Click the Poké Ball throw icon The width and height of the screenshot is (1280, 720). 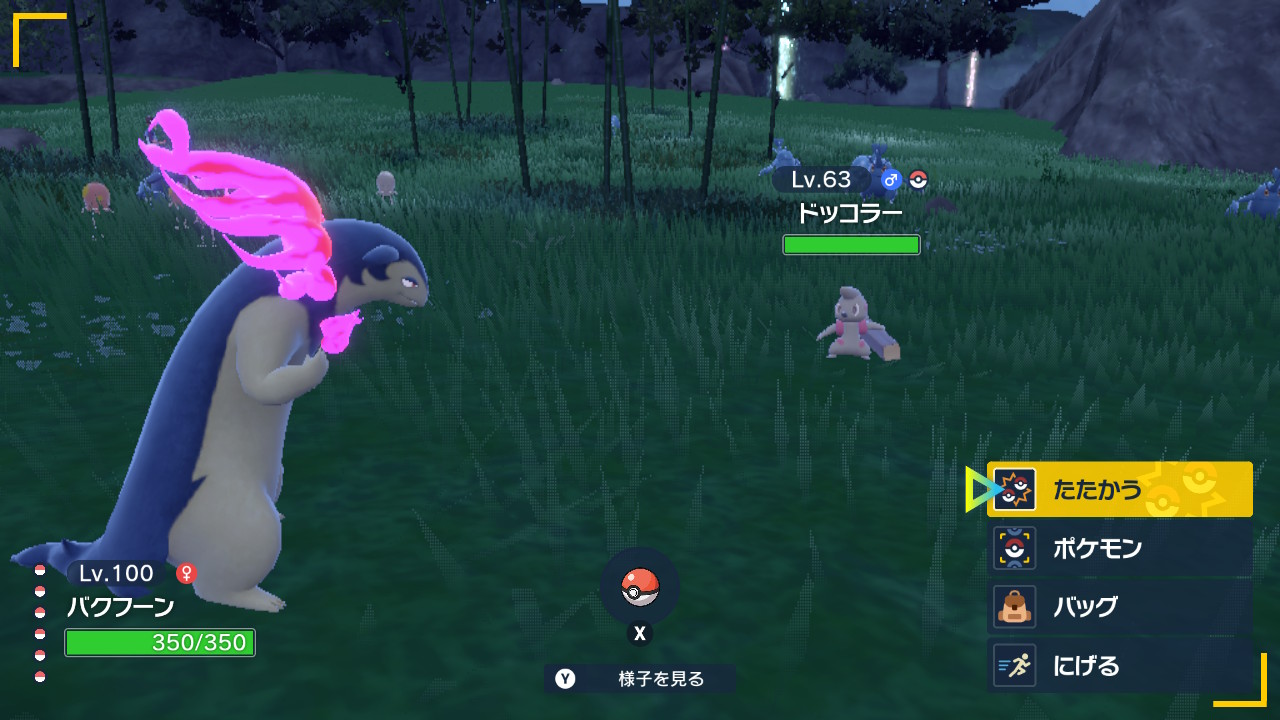point(640,587)
